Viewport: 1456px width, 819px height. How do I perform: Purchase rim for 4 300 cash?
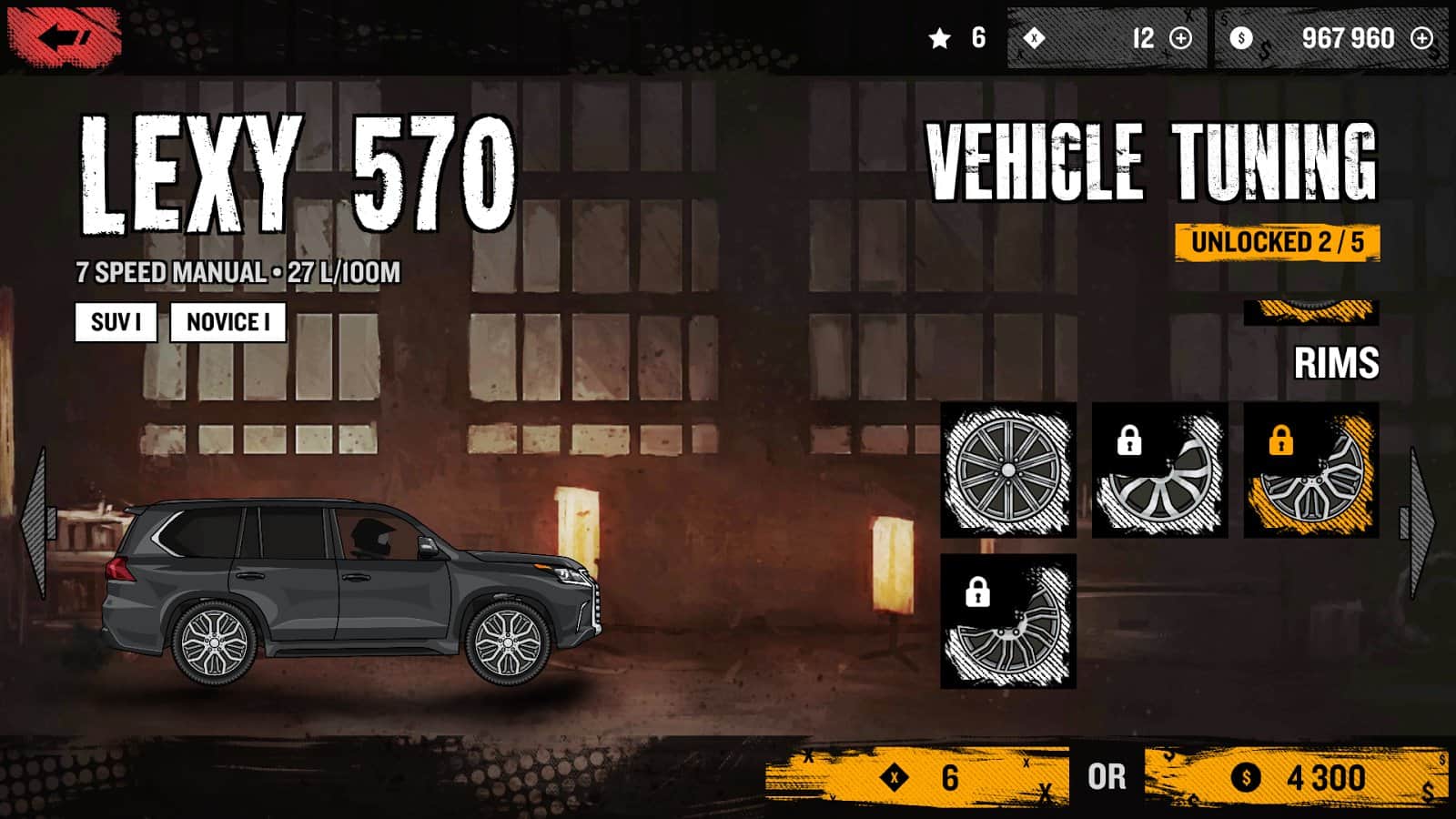coord(1296,777)
